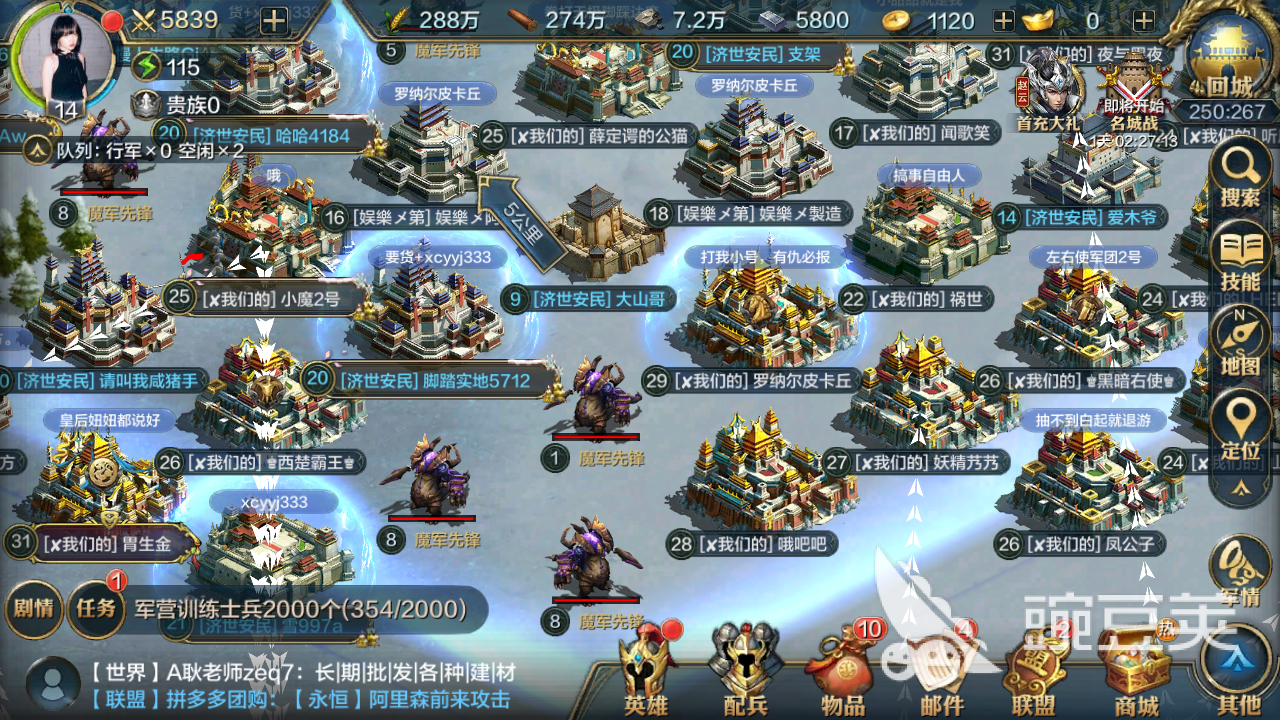Open the 任务 quest list
The image size is (1280, 720).
pyautogui.click(x=97, y=607)
